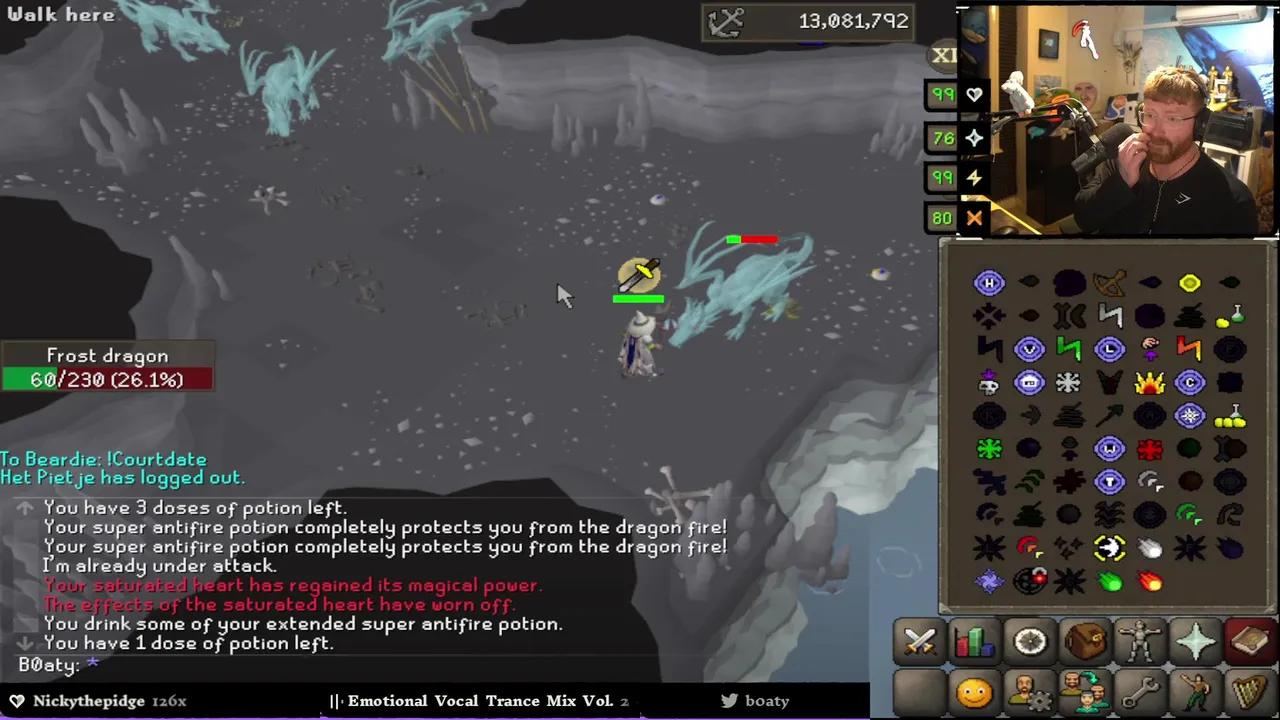The height and width of the screenshot is (720, 1280).
Task: View the Worn Equipment tab
Action: [x=1142, y=642]
